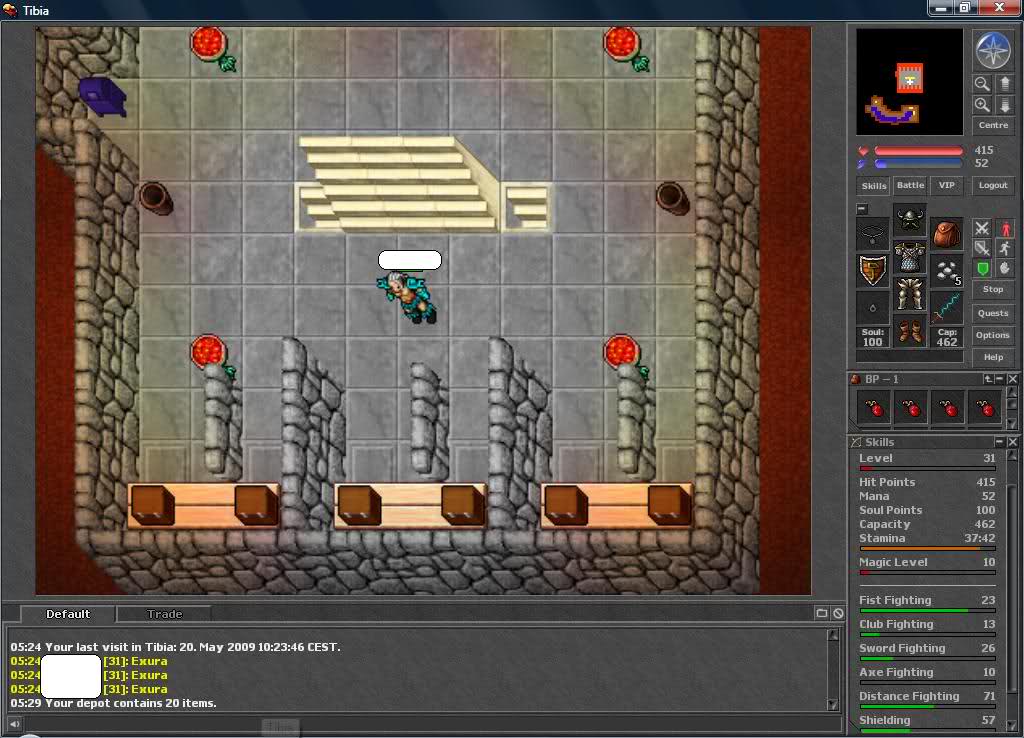This screenshot has height=738, width=1024.
Task: Open the brown backpack in the equipment panel
Action: [946, 234]
